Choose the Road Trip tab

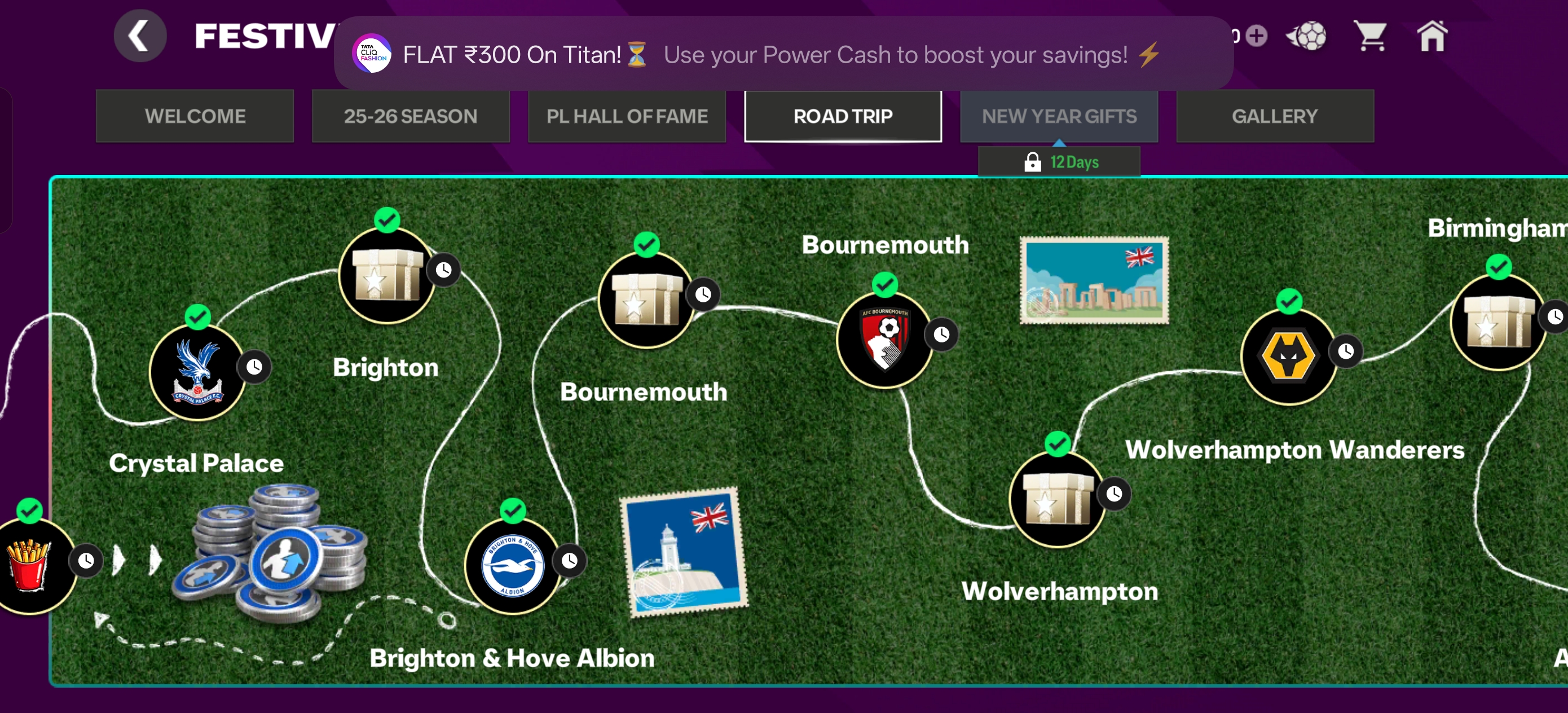click(843, 116)
